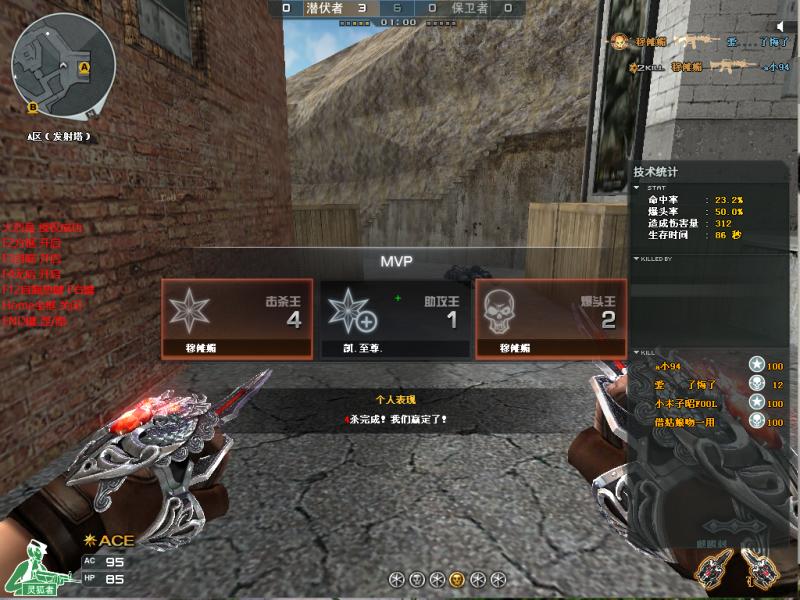Open the 击杀王 kill leader MVP card
This screenshot has height=600, width=800.
click(x=237, y=318)
